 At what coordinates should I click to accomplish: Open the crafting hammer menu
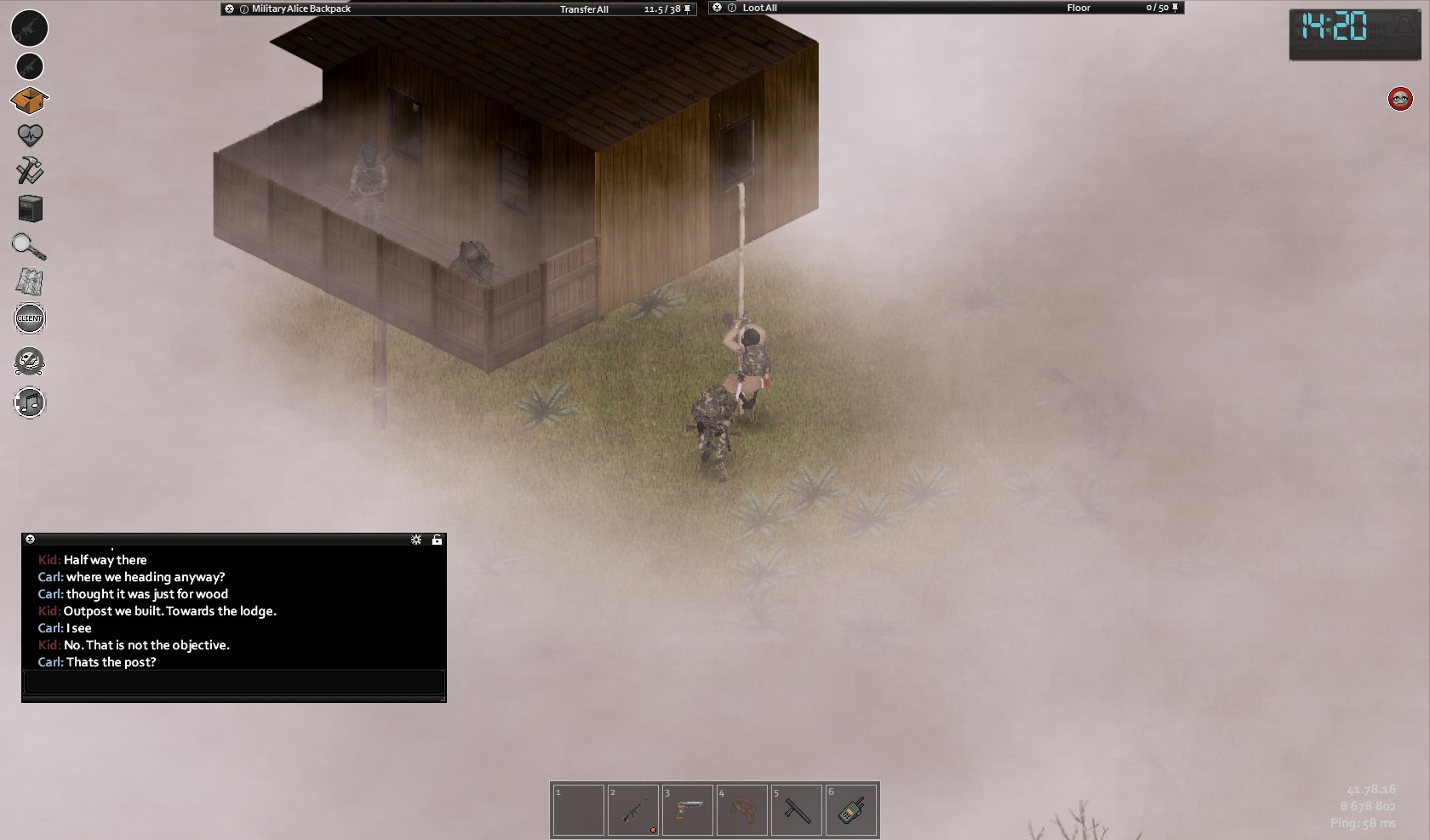[x=30, y=171]
